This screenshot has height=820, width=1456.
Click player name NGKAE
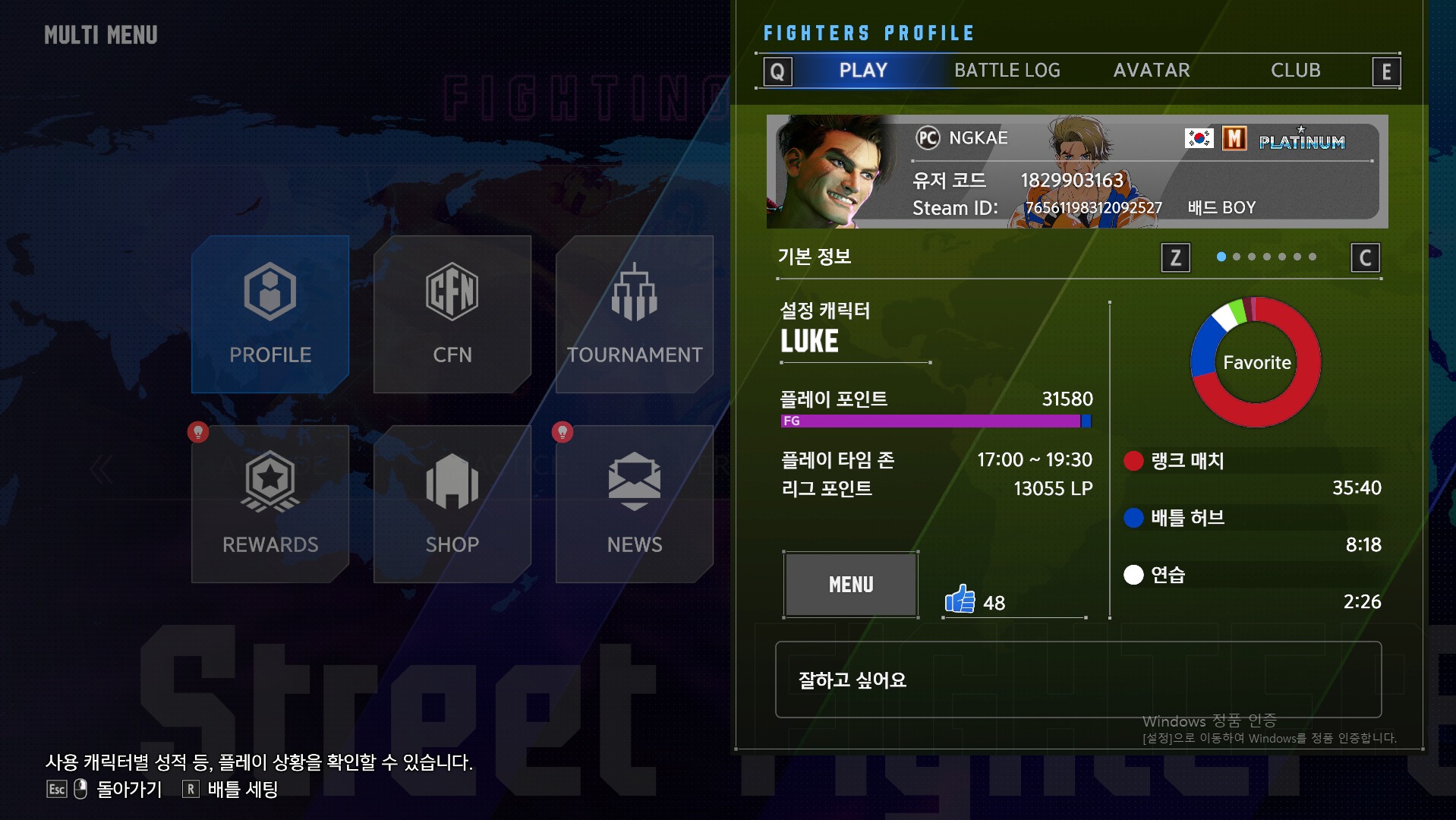[978, 137]
